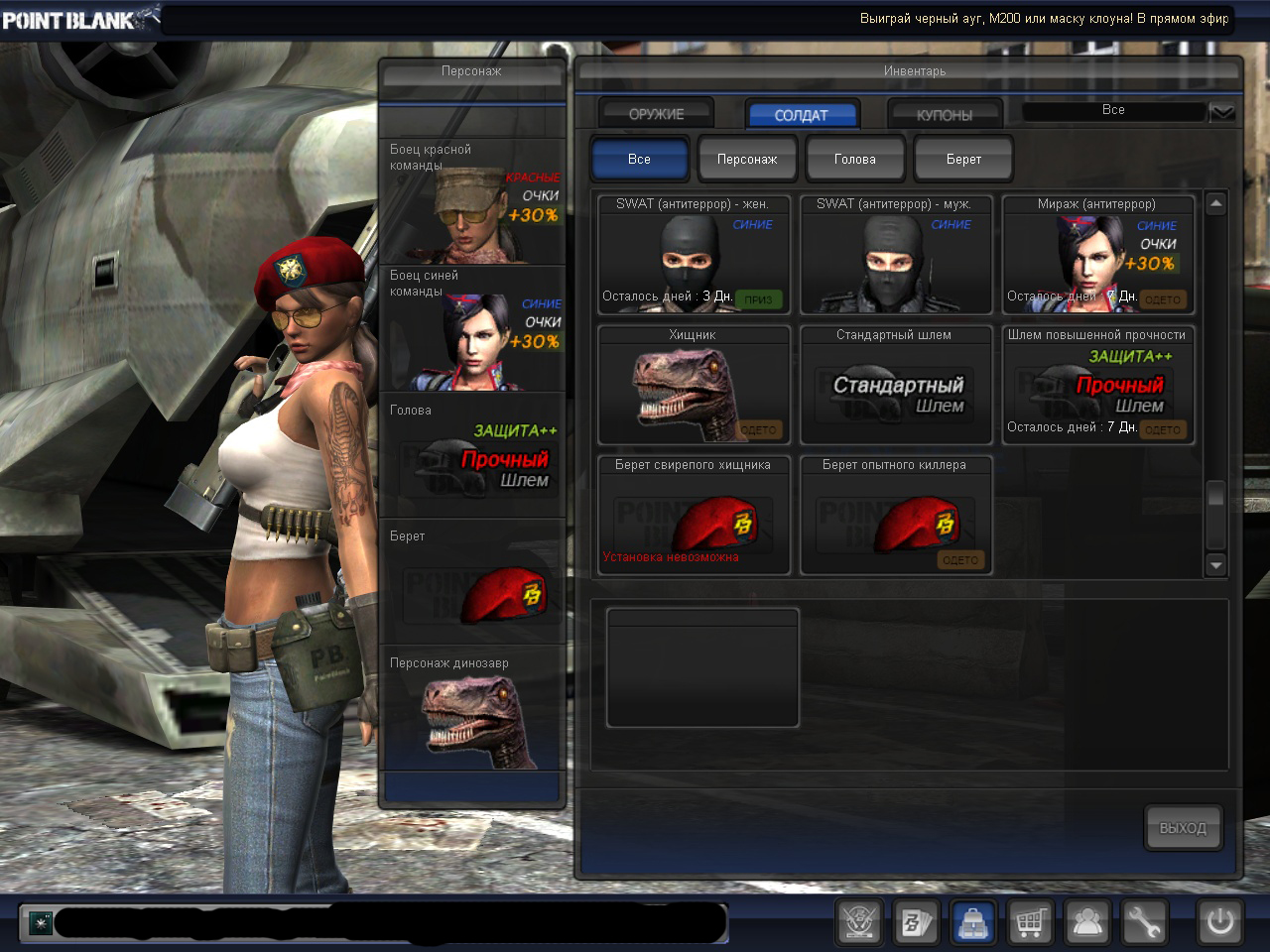This screenshot has height=952, width=1270.
Task: Select the Хищник dinosaur item
Action: pyautogui.click(x=694, y=385)
